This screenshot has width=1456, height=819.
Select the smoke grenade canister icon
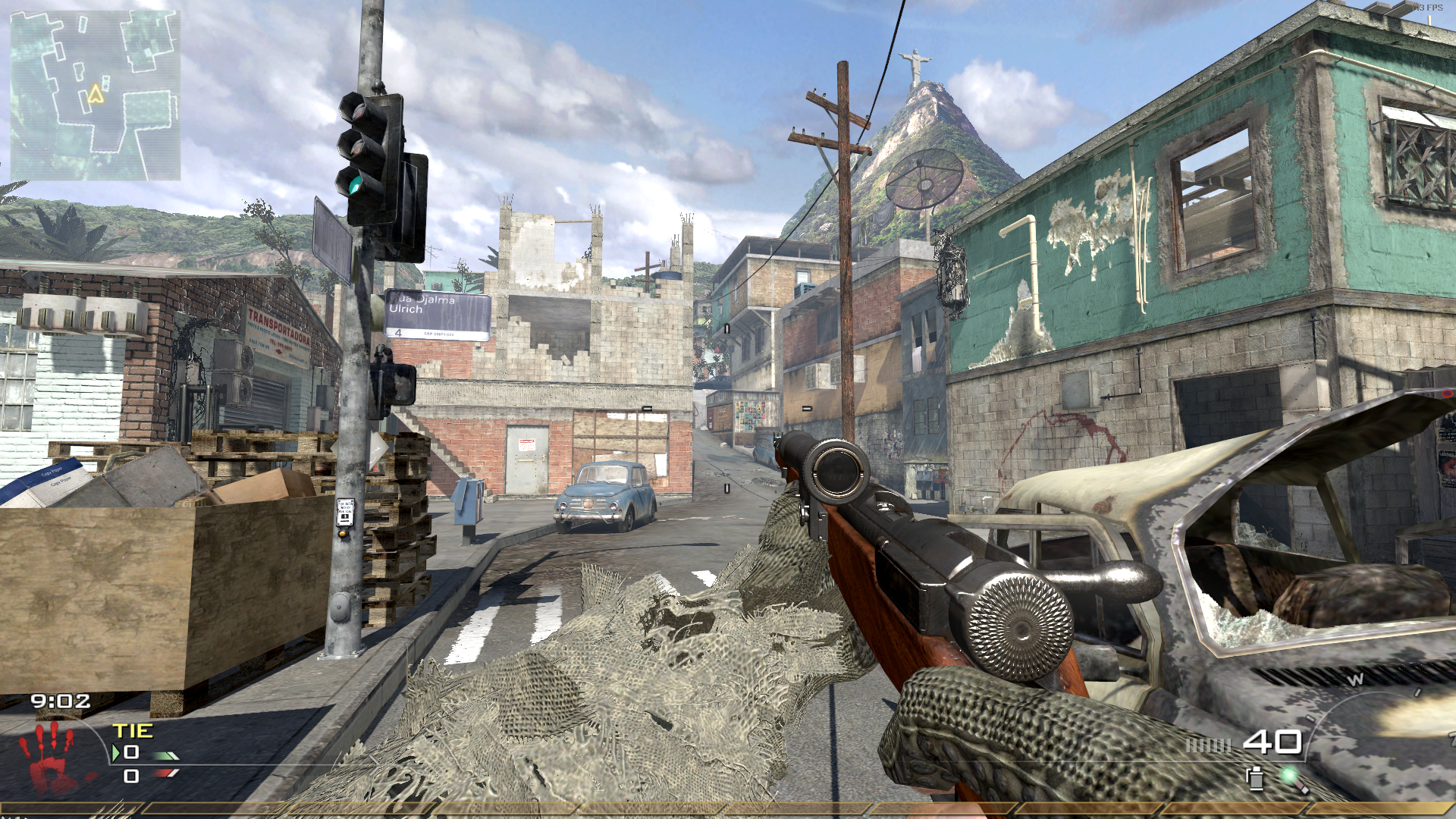tap(1255, 778)
